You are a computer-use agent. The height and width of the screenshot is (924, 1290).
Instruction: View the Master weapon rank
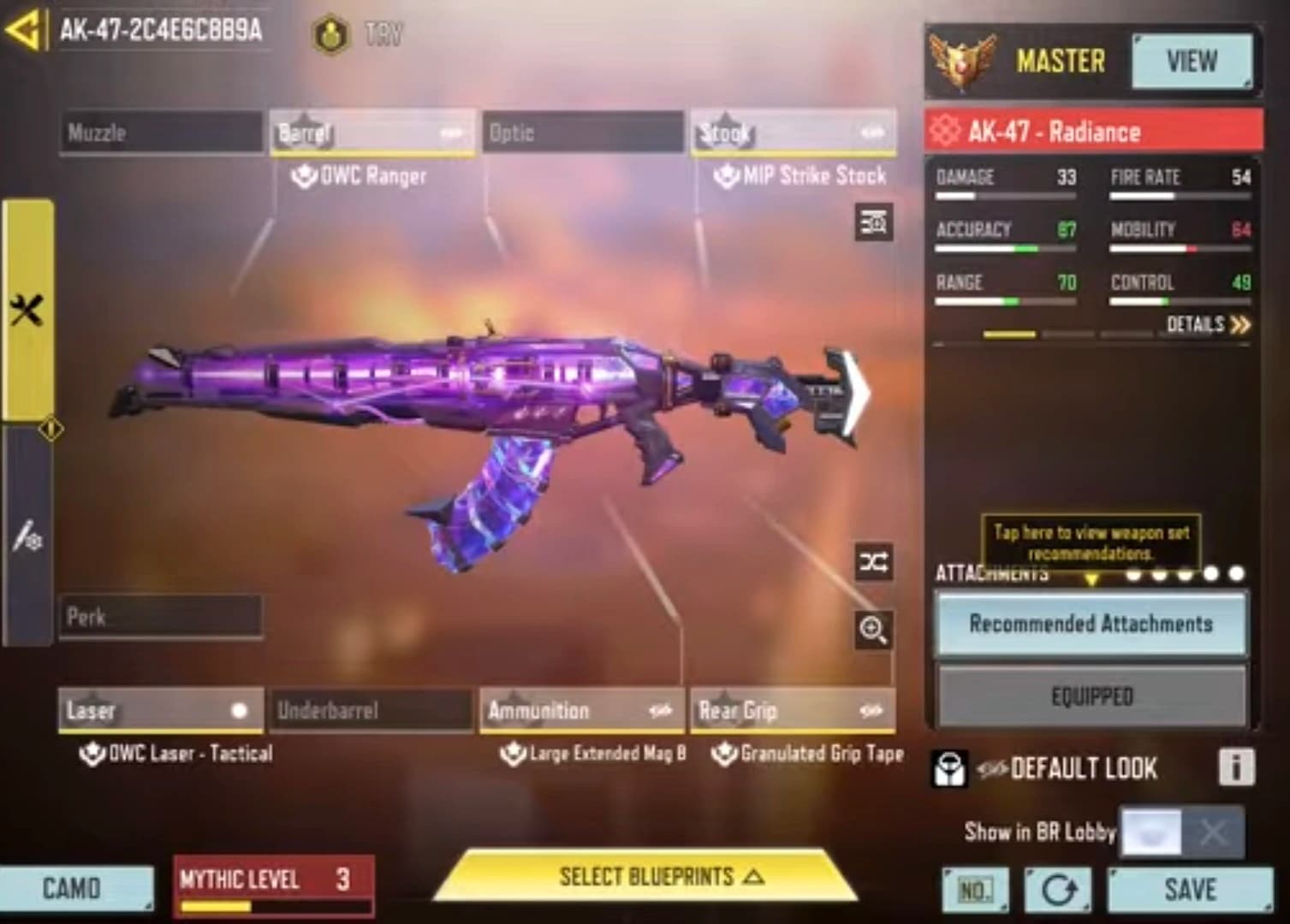tap(1191, 62)
